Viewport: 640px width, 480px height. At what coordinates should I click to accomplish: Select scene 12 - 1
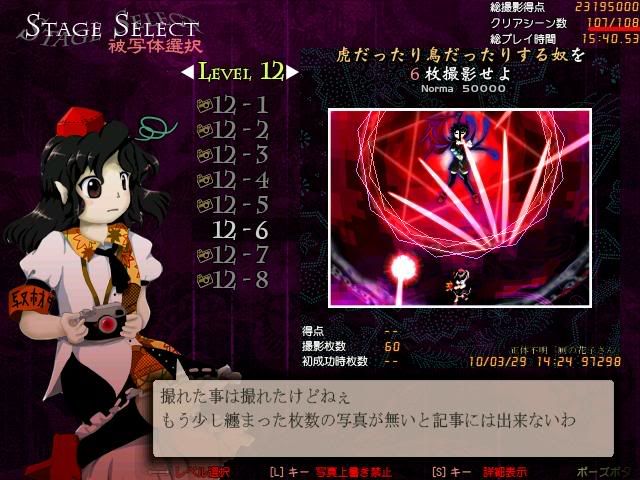pyautogui.click(x=240, y=104)
